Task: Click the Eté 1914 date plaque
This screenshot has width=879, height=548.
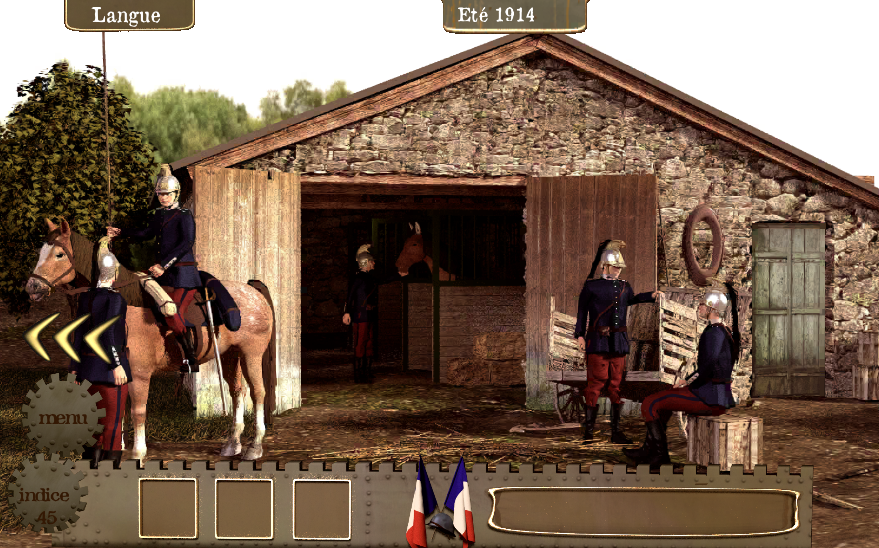Action: 515,15
